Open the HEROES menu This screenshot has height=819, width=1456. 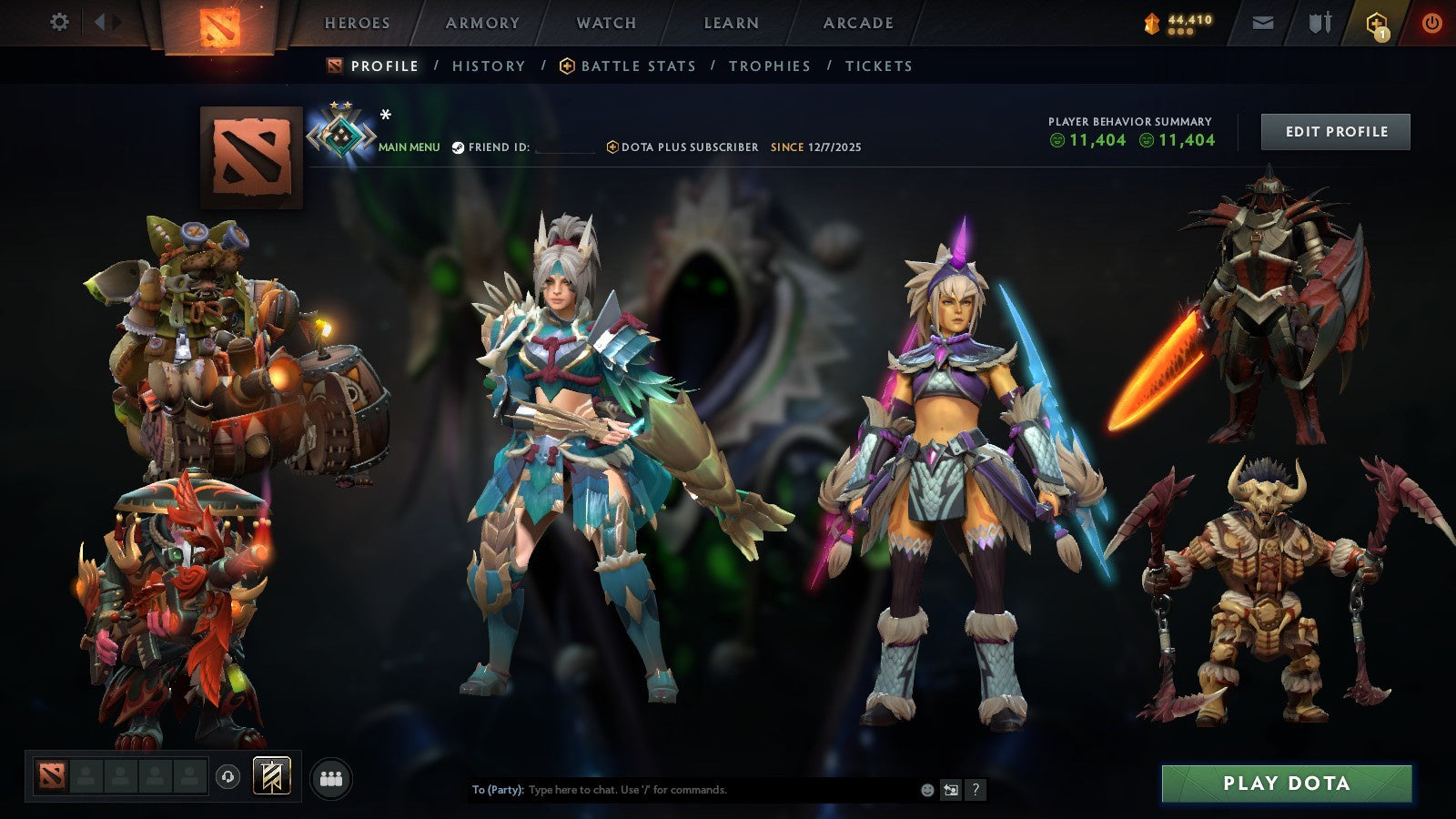(359, 23)
